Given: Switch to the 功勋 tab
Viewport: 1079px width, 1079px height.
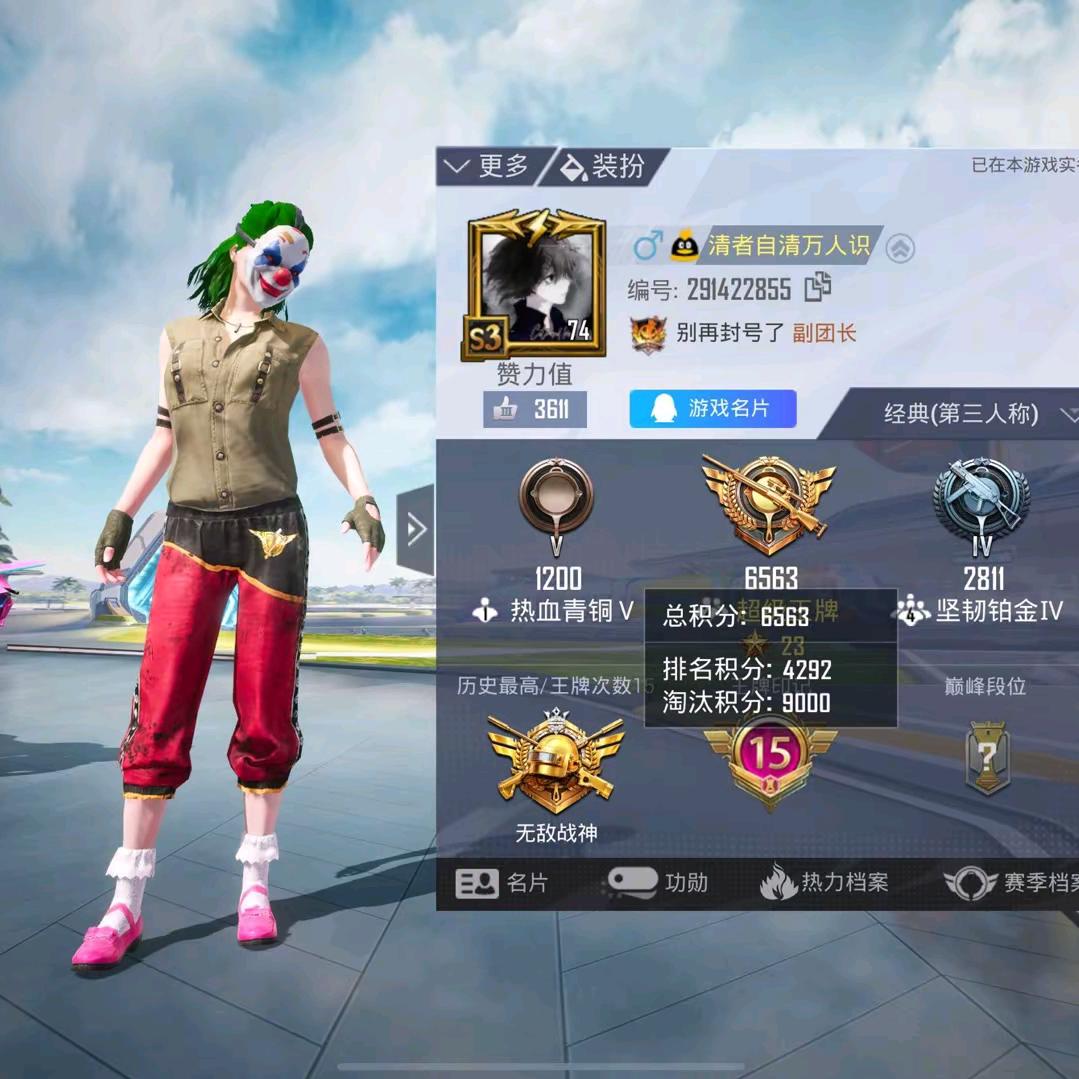Looking at the screenshot, I should (x=659, y=883).
